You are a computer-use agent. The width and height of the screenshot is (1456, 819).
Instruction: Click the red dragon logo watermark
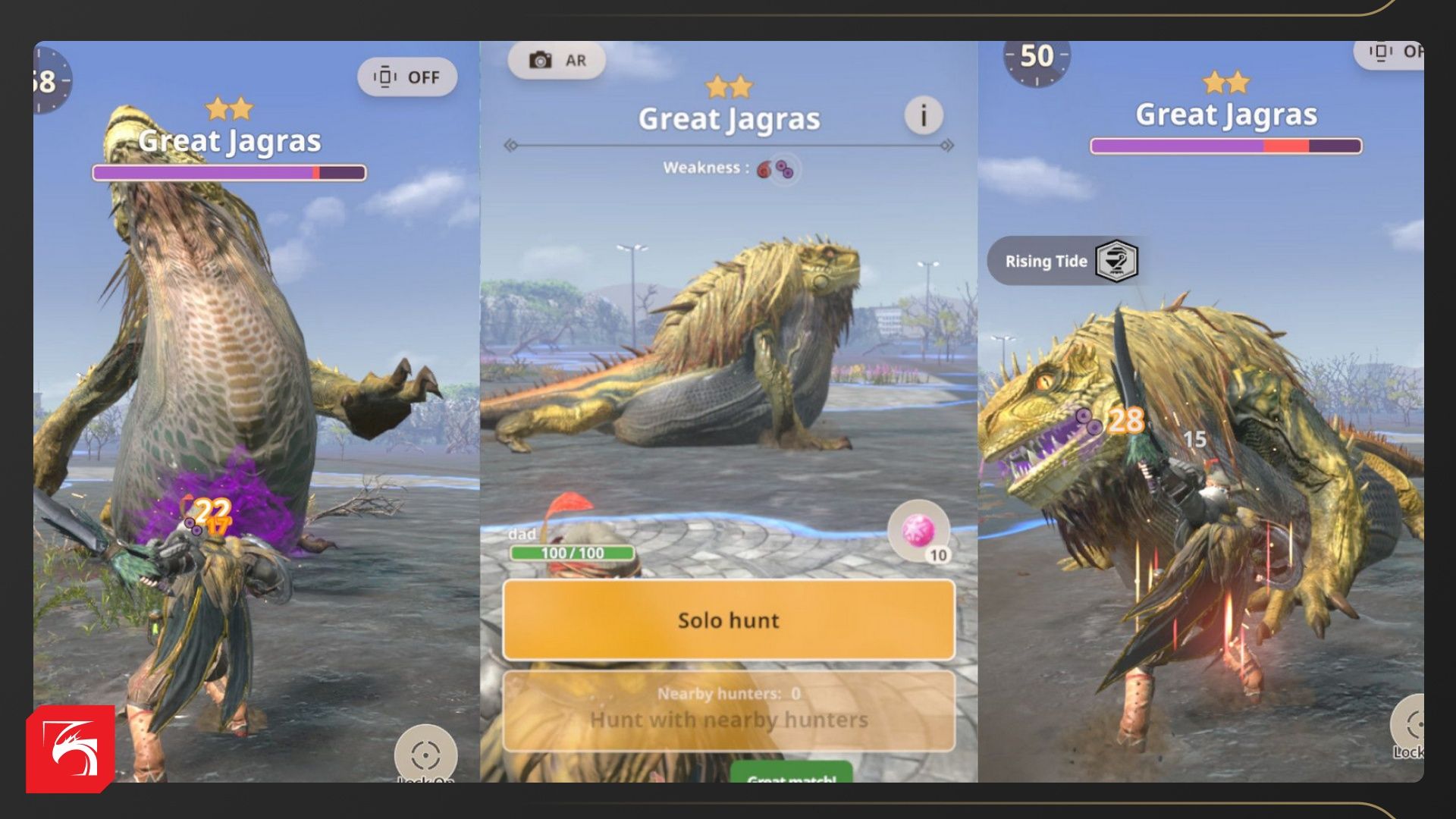tap(71, 748)
